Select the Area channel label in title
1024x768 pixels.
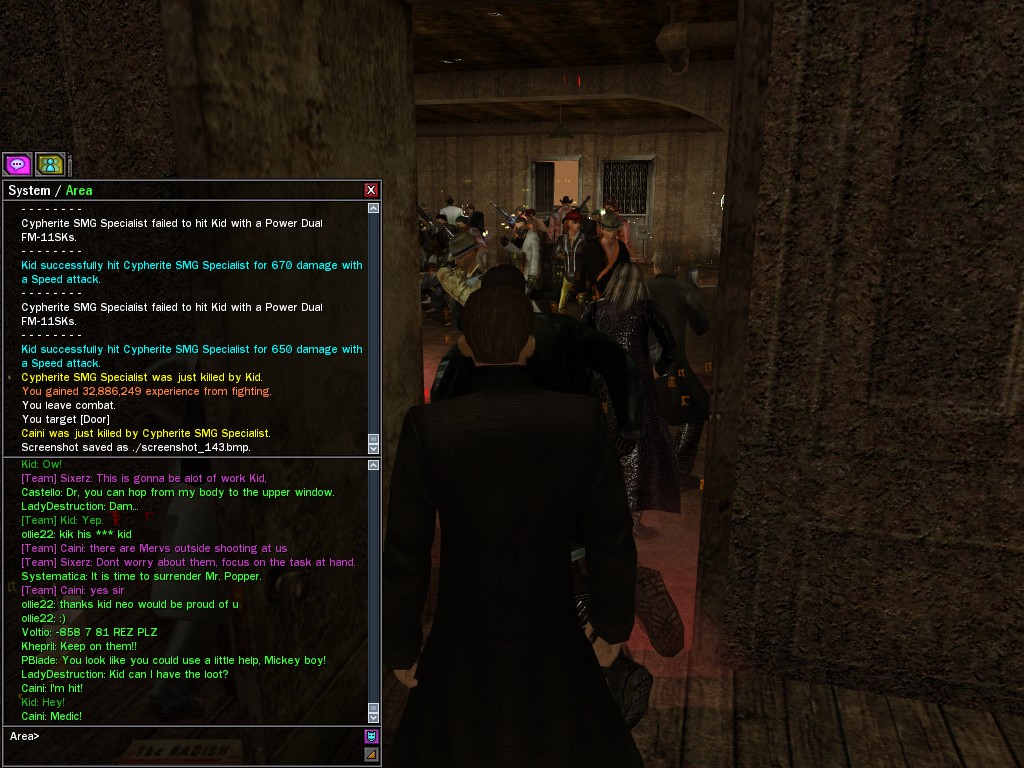[79, 190]
